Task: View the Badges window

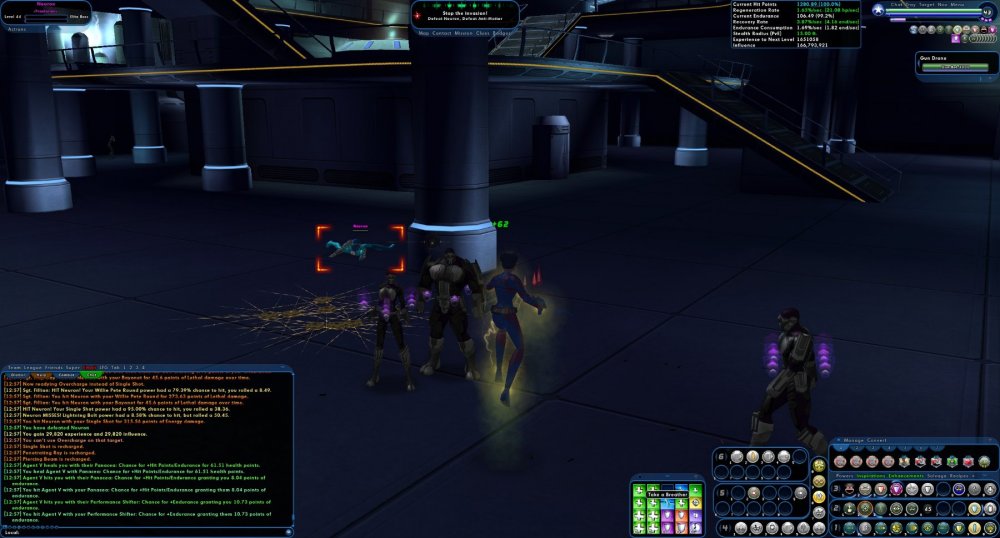Action: [501, 32]
